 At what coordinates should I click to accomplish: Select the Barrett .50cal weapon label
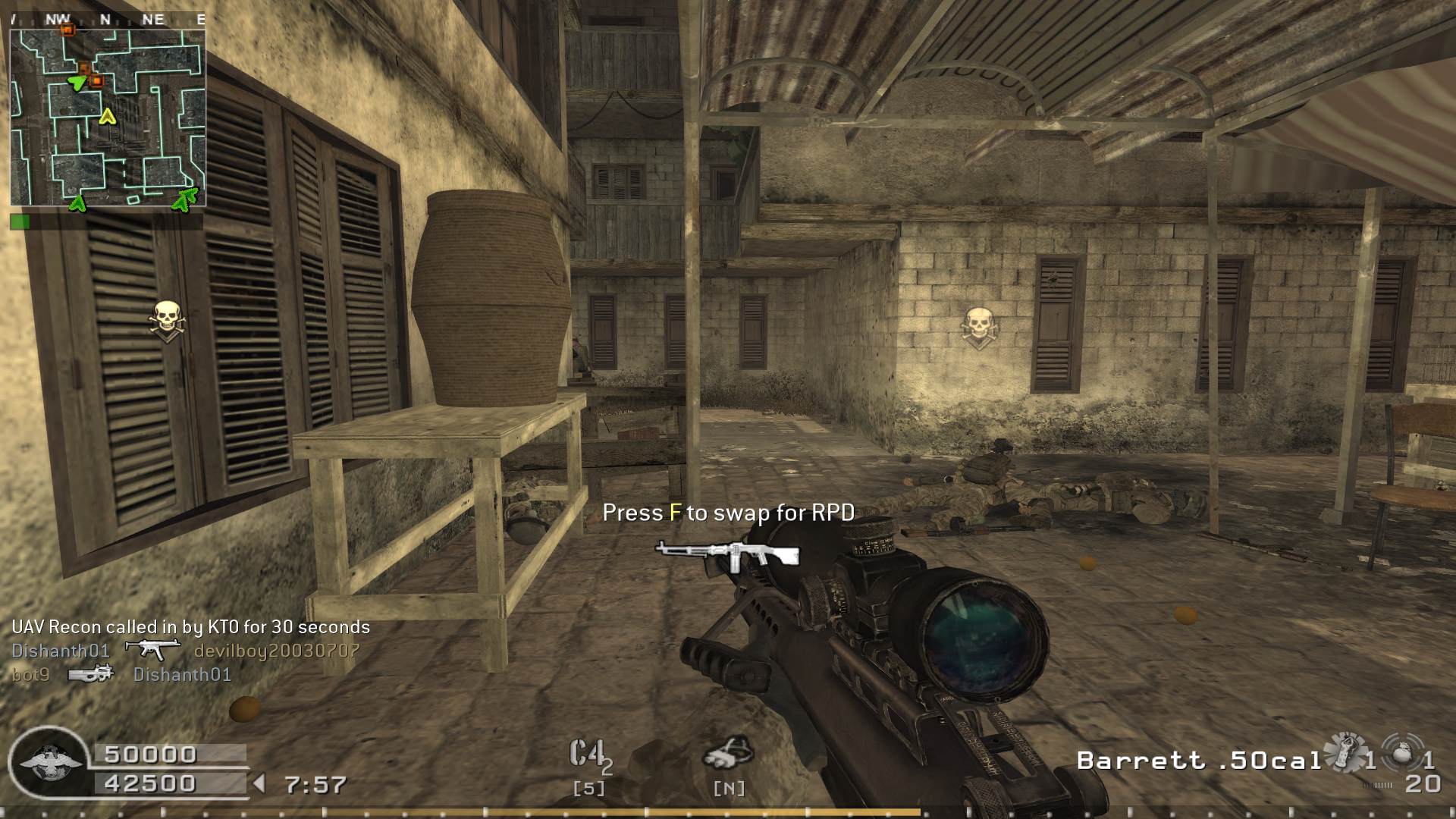point(1198,761)
